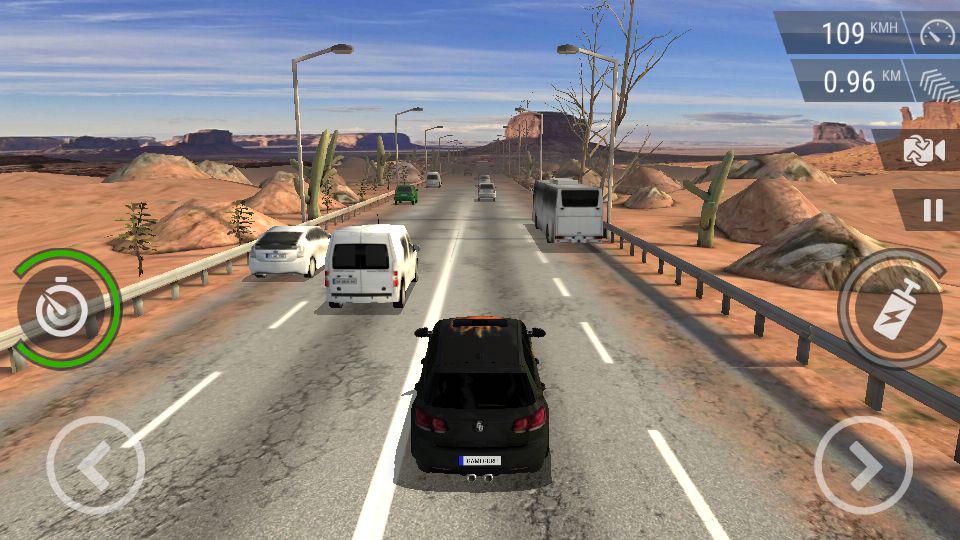This screenshot has height=540, width=960.
Task: Pause the race
Action: [x=932, y=210]
